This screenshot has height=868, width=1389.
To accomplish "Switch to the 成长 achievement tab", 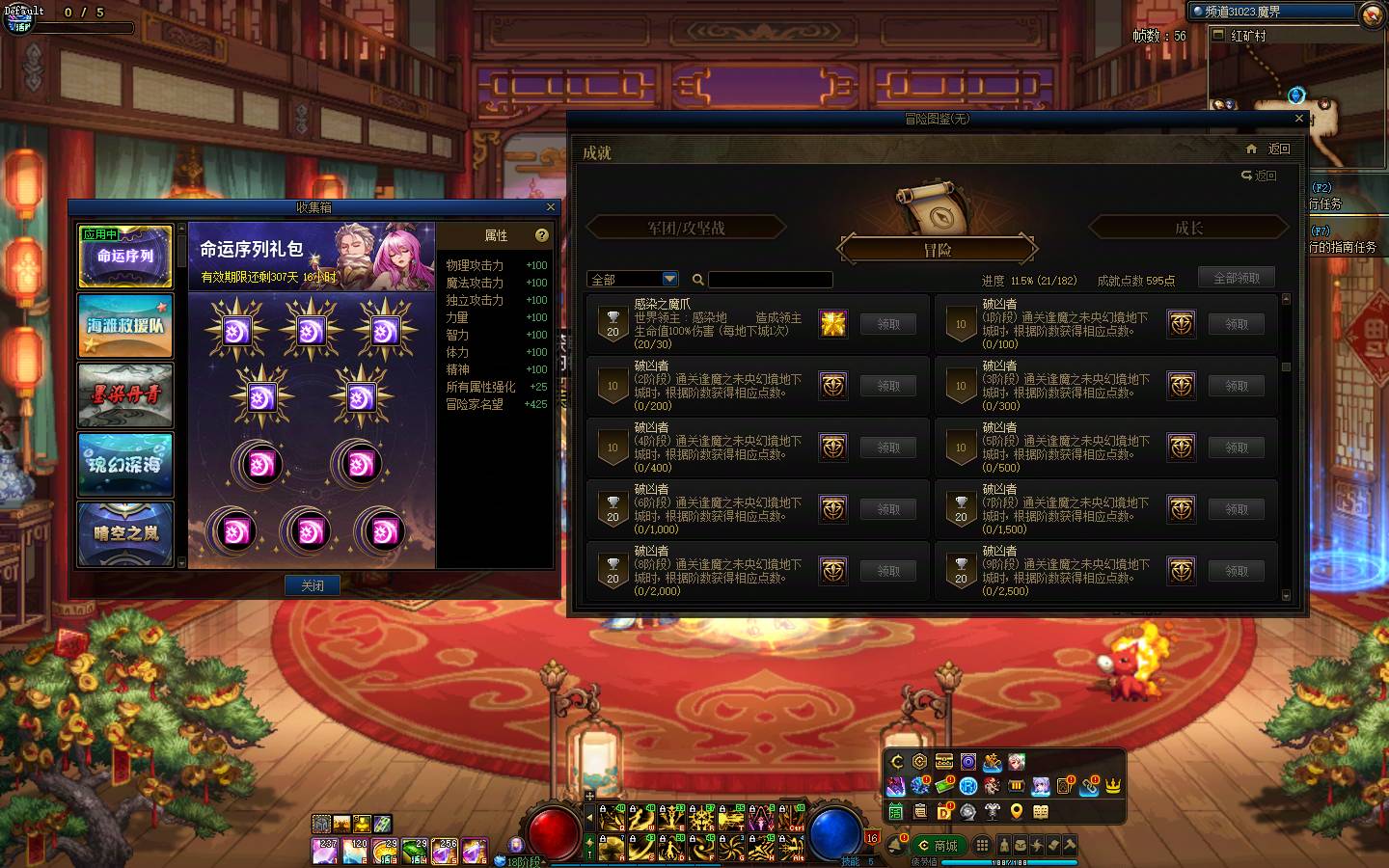I will [1188, 228].
